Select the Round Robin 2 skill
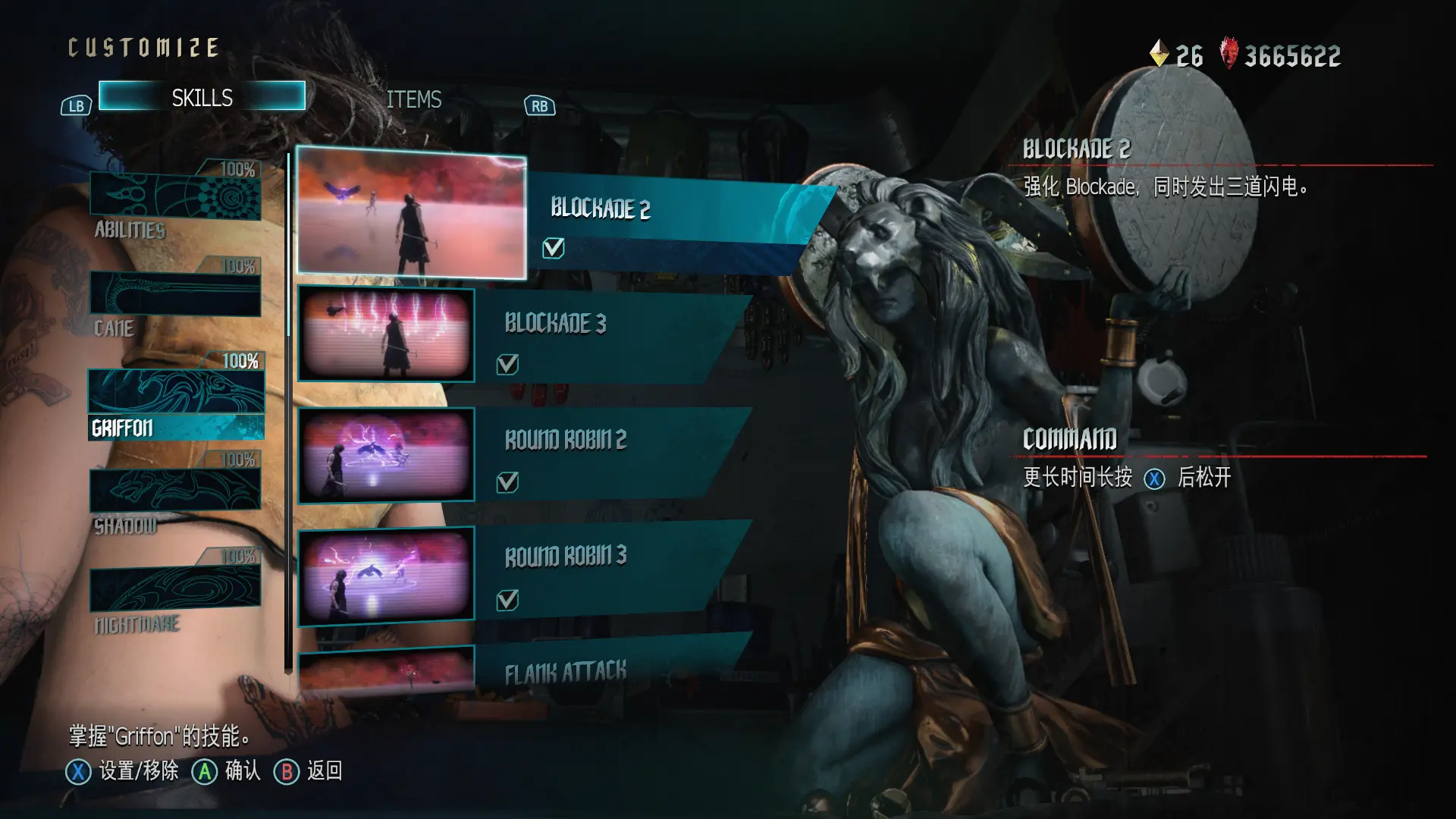1456x819 pixels. click(565, 440)
